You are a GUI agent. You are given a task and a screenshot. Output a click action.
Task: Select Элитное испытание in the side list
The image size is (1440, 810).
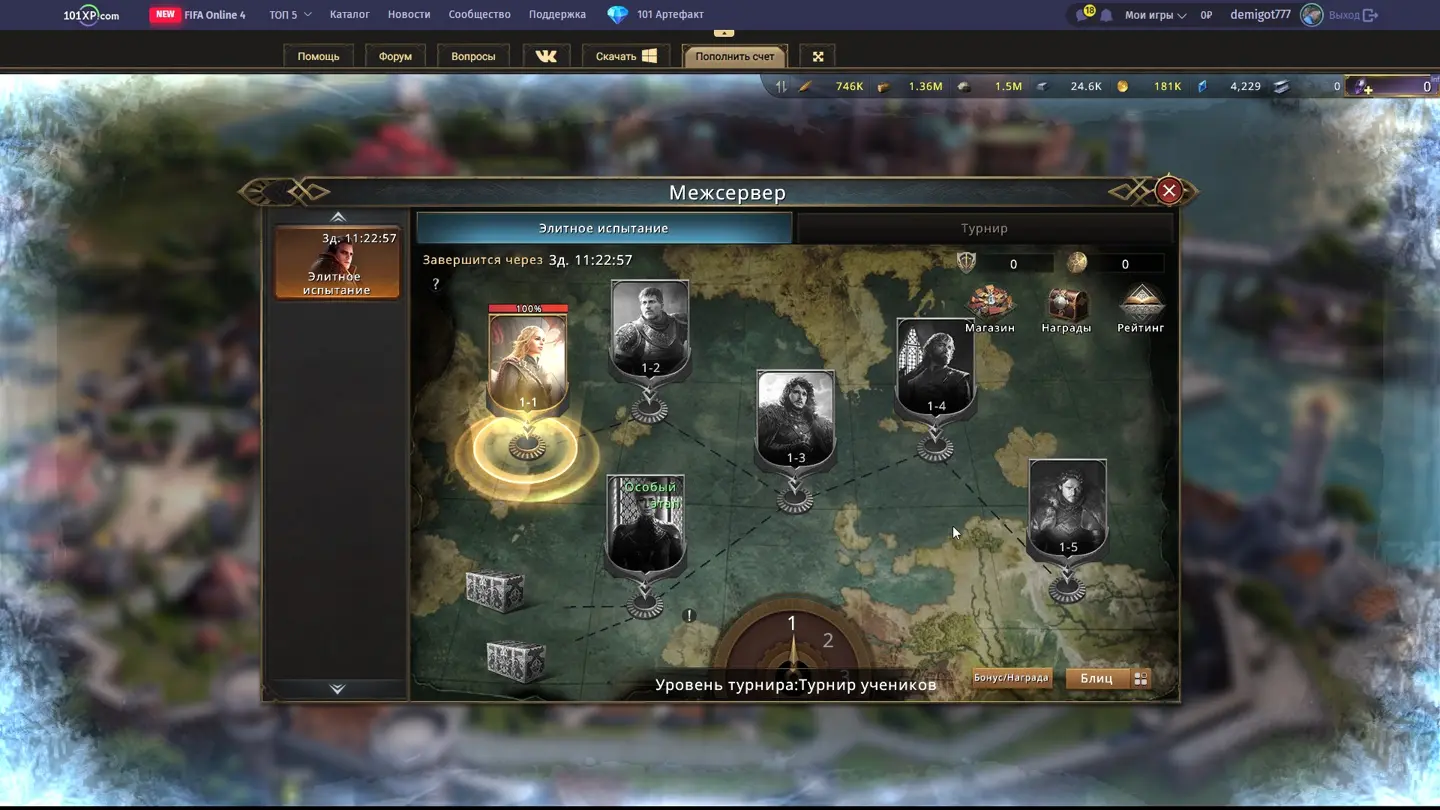coord(338,263)
